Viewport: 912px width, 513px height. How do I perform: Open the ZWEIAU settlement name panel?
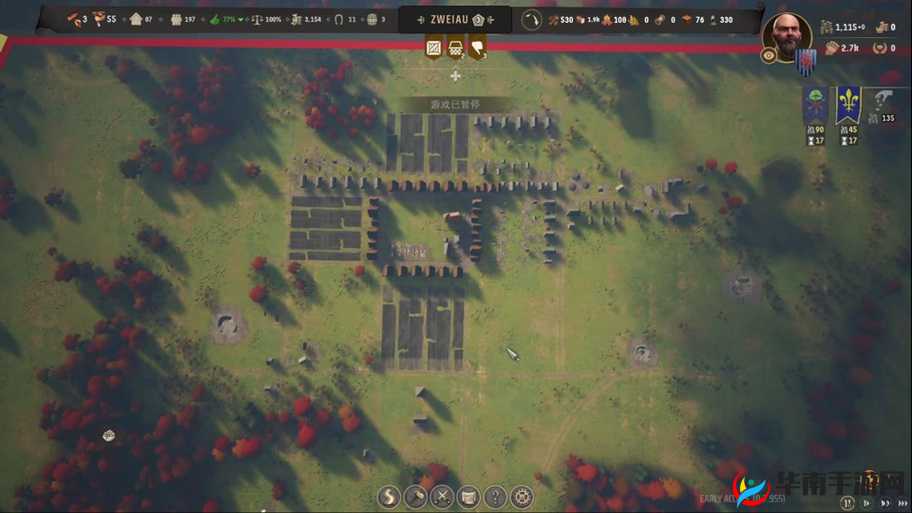(x=455, y=20)
